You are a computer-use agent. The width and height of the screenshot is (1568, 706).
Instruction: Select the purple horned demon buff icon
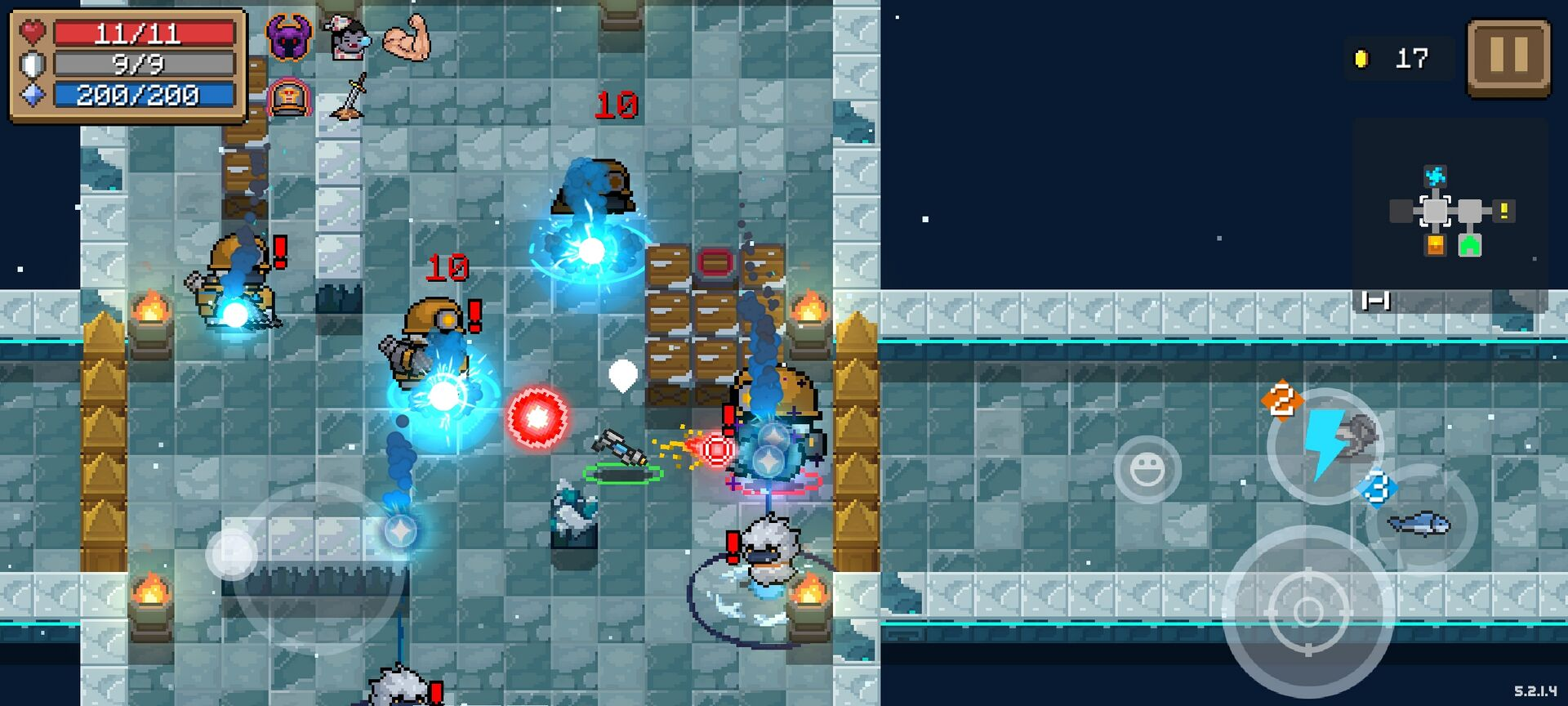coord(289,38)
